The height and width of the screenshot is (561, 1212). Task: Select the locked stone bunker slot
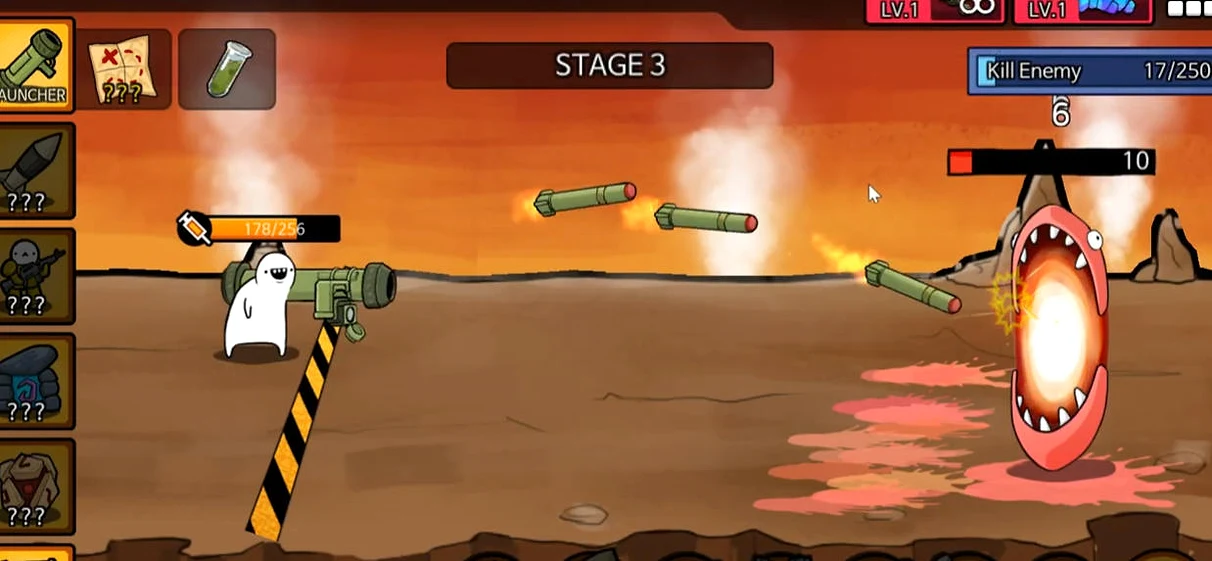coord(36,381)
